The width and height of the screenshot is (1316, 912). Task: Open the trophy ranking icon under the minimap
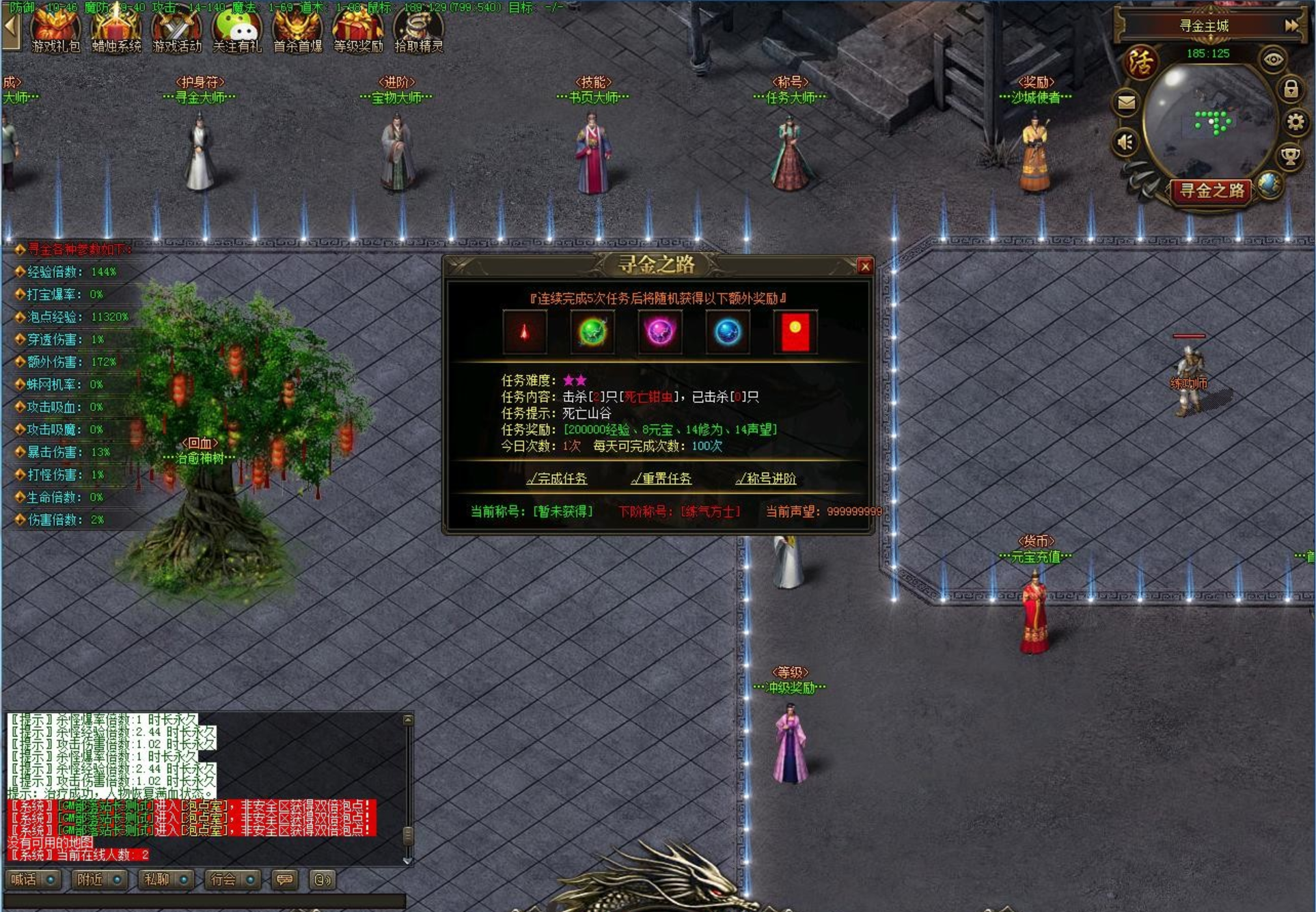pos(1290,156)
